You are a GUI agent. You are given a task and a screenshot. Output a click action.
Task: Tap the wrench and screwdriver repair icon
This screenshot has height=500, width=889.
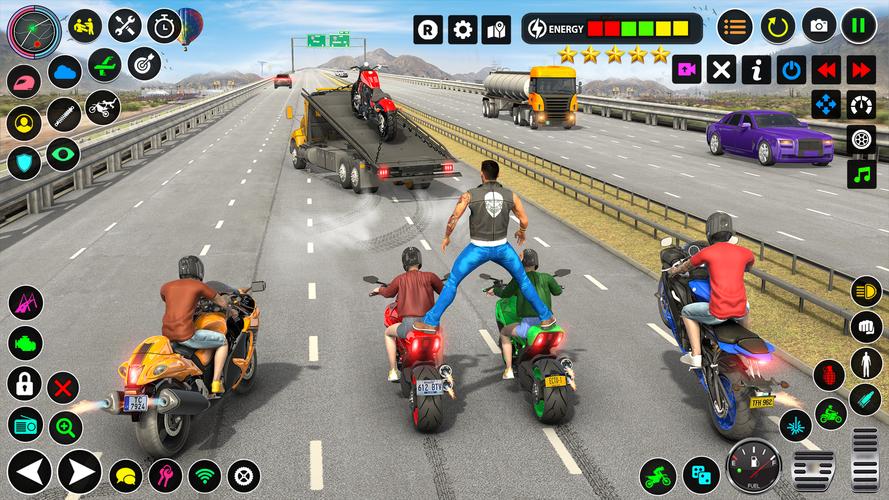coord(125,26)
